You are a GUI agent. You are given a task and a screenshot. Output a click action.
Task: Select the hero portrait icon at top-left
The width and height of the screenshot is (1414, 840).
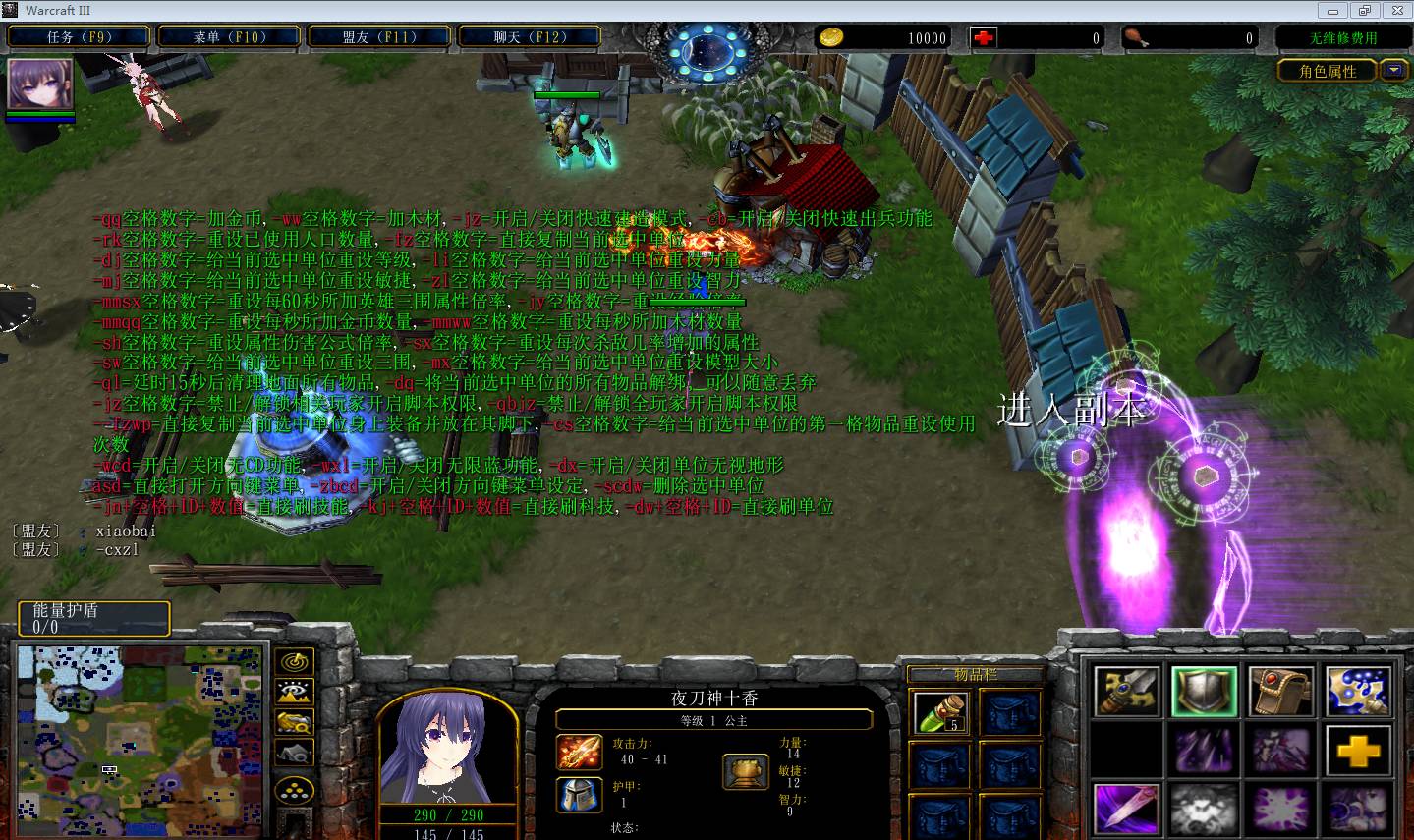point(40,84)
